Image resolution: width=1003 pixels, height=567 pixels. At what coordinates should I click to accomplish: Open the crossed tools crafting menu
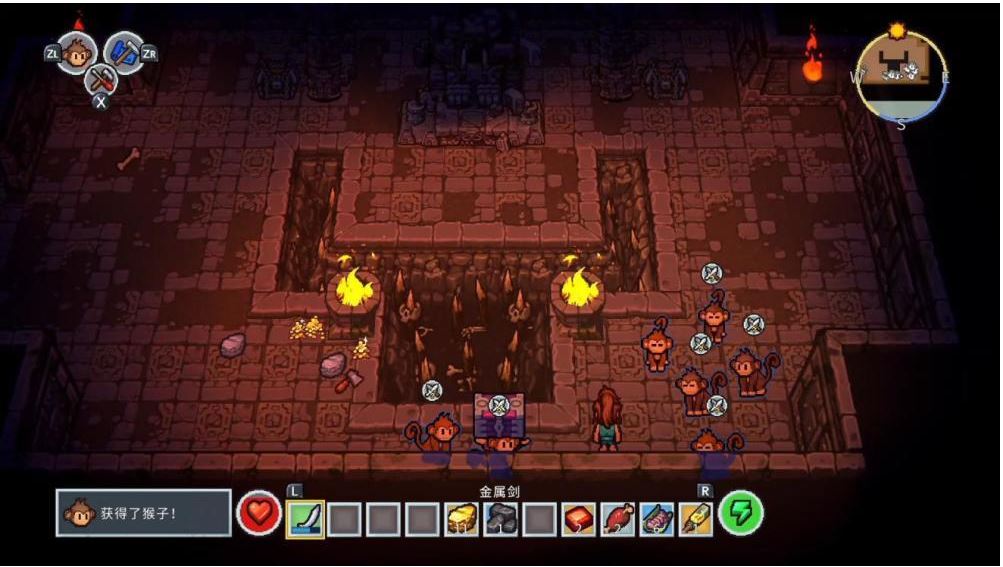100,78
